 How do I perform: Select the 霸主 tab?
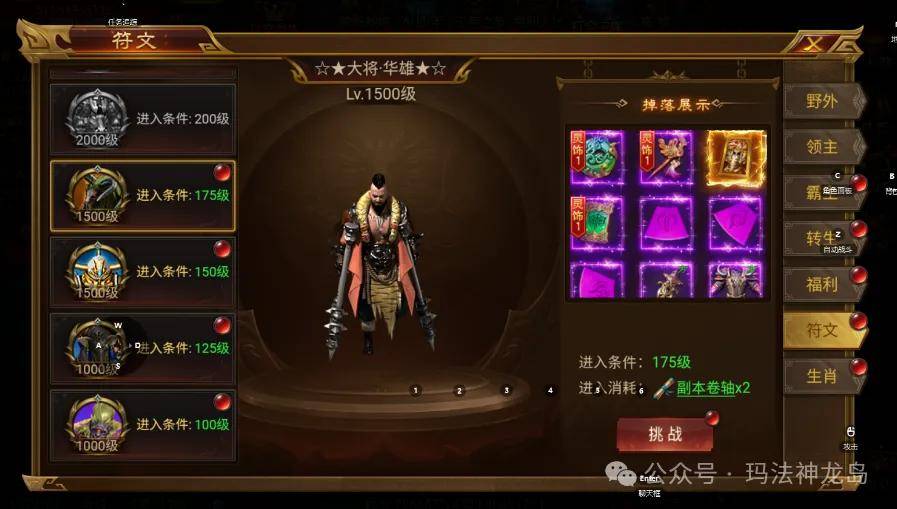821,192
